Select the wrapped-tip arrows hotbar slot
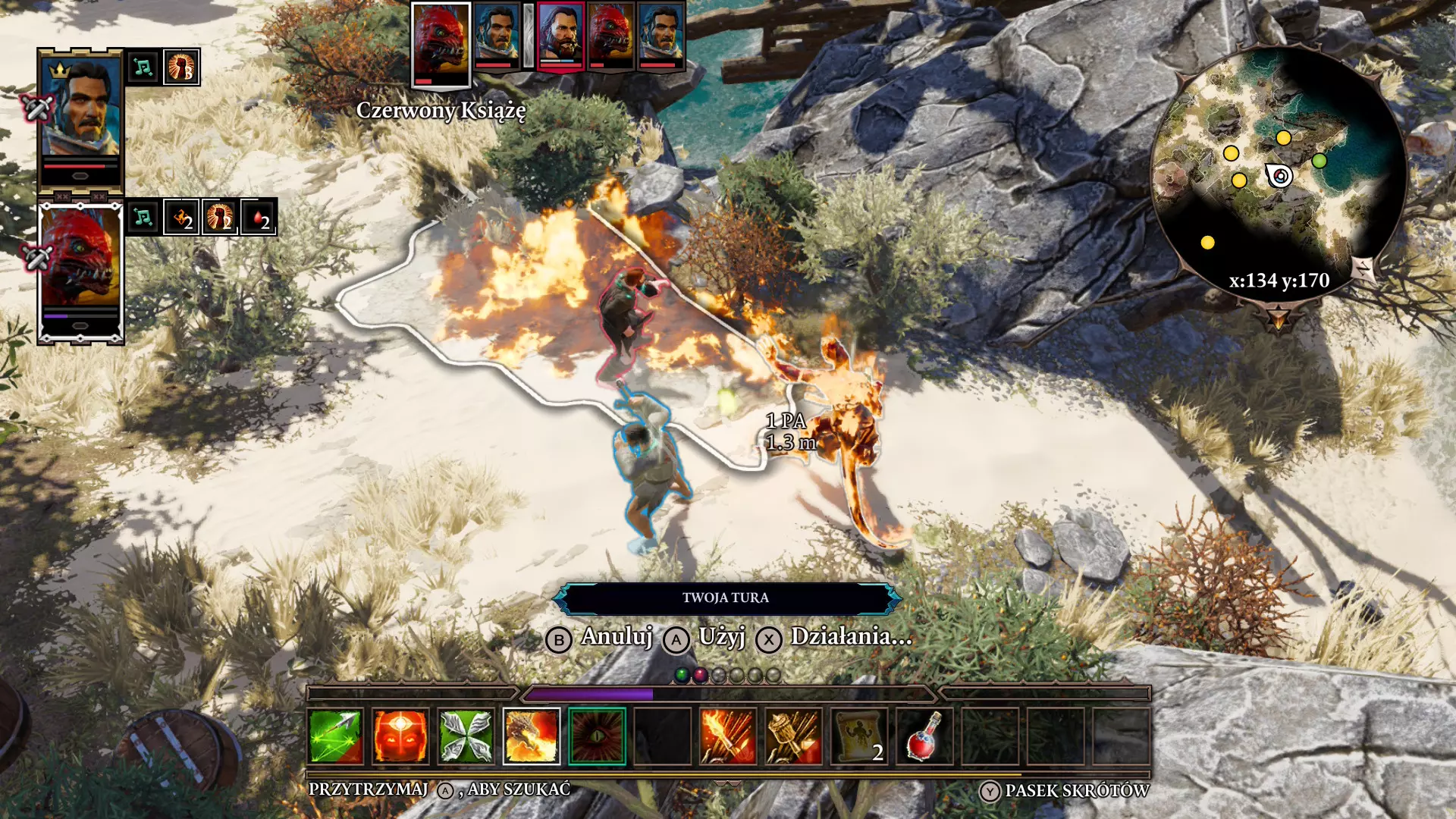The image size is (1456, 819). click(x=793, y=736)
